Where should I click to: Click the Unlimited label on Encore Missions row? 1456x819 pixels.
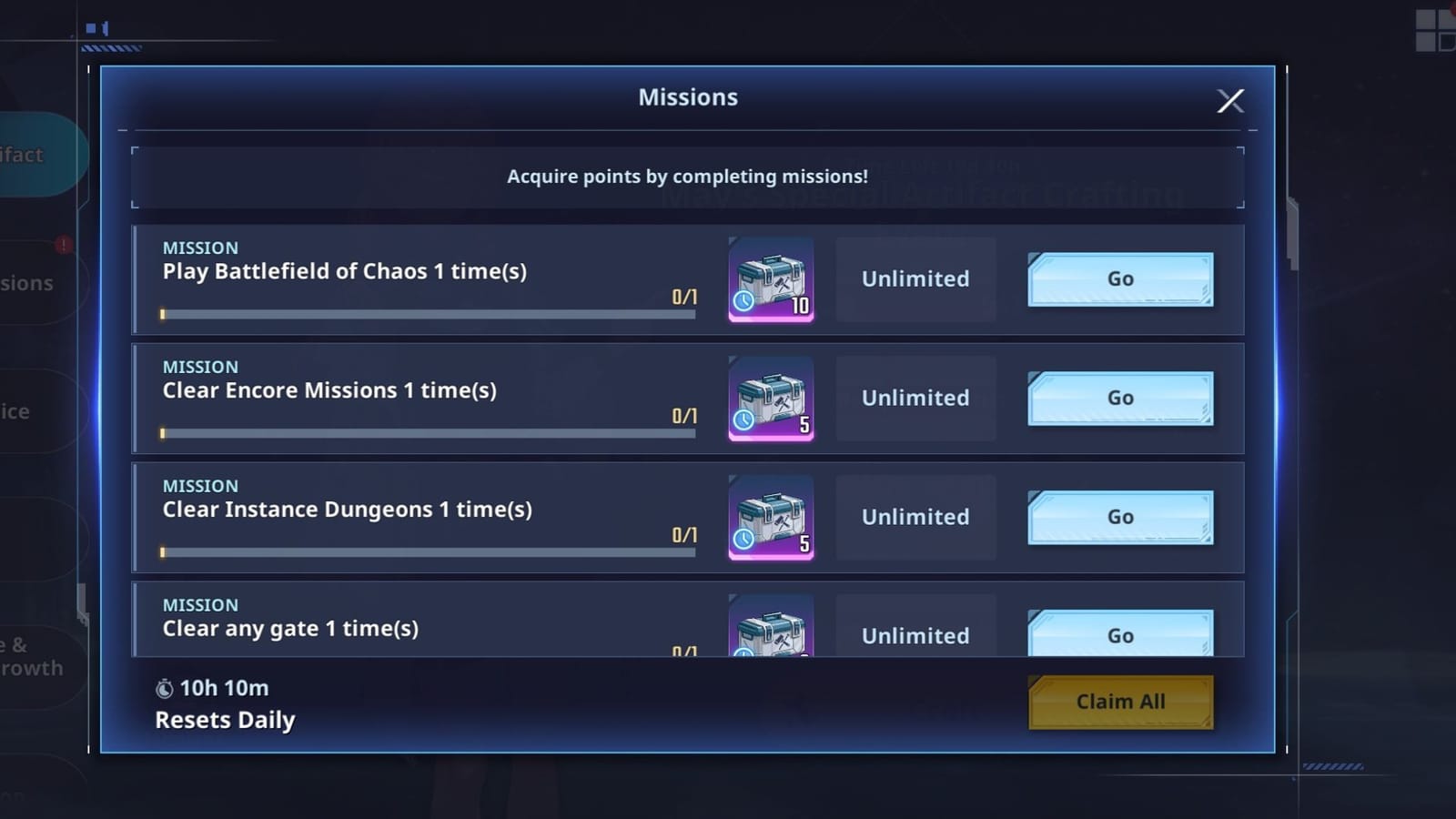pos(915,399)
